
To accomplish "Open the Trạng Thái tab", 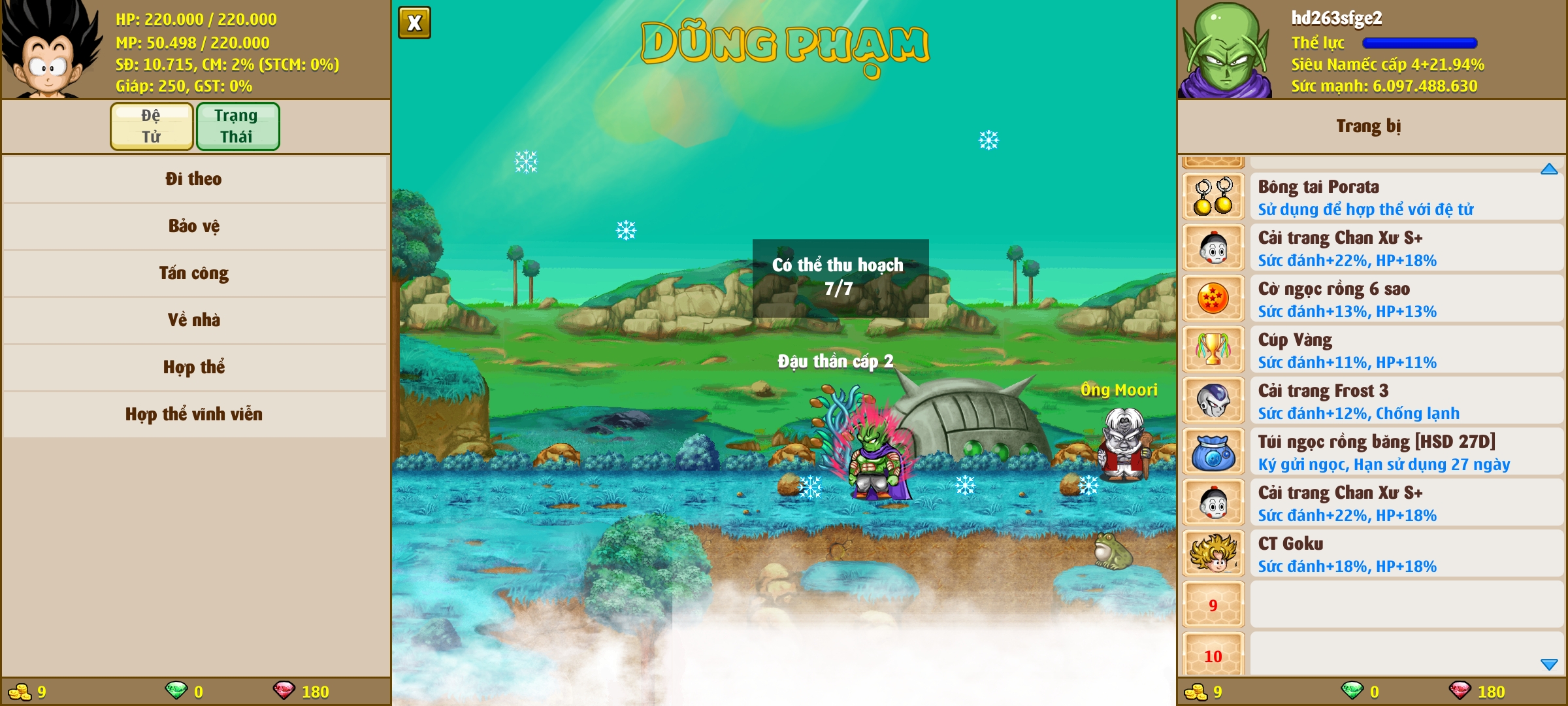I will click(x=237, y=126).
